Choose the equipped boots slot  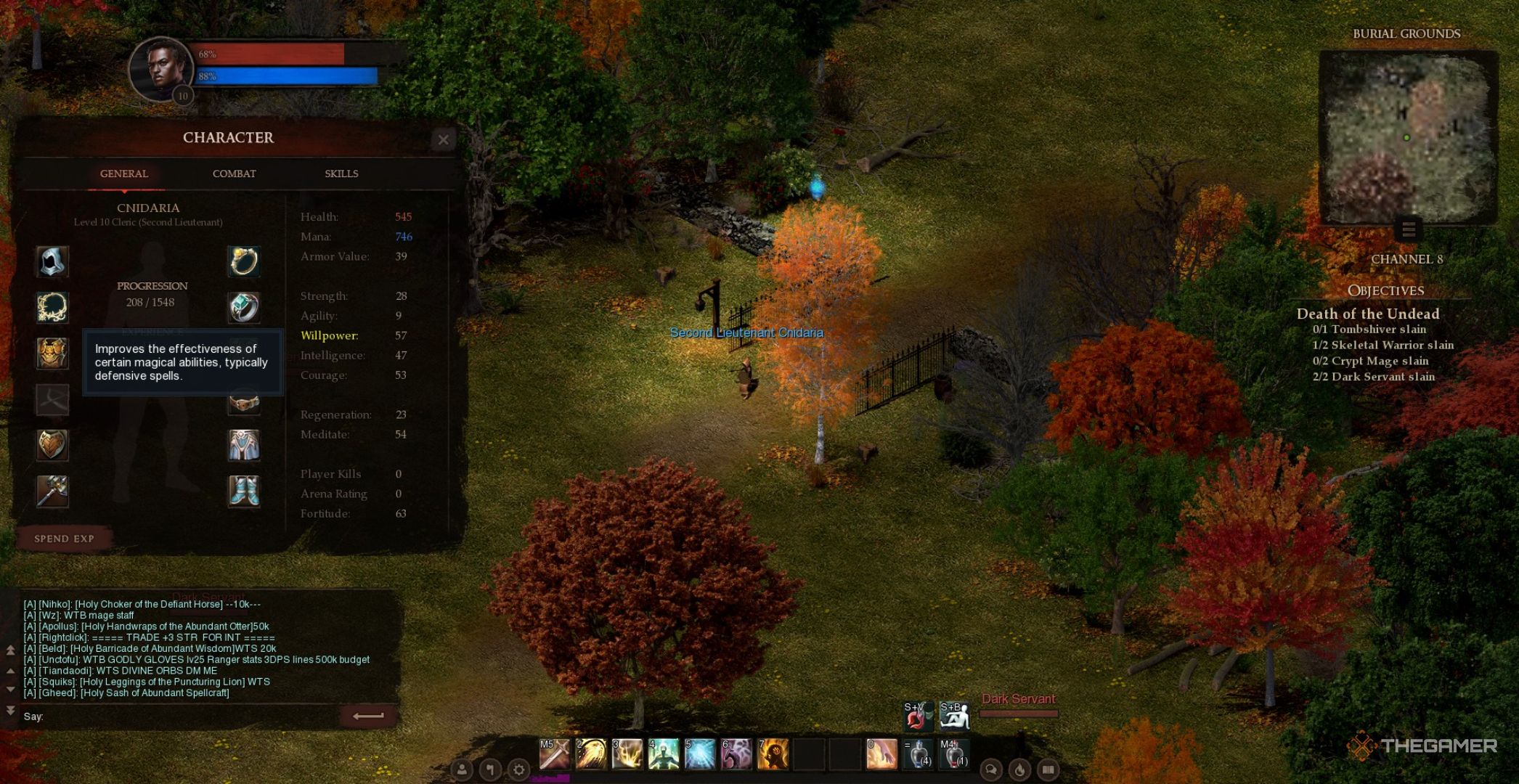(x=244, y=491)
